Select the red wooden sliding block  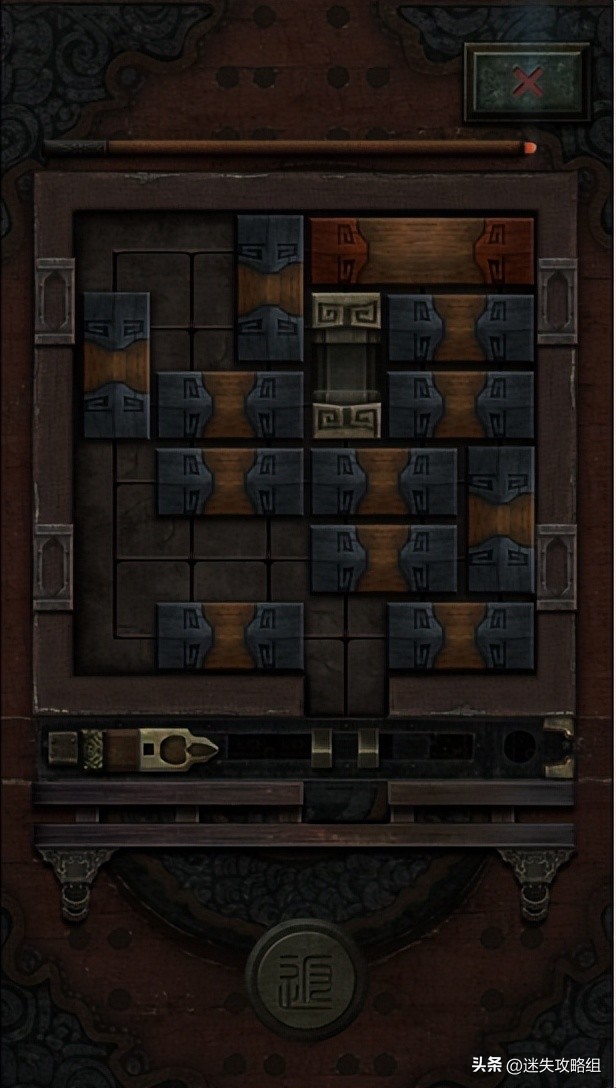422,251
